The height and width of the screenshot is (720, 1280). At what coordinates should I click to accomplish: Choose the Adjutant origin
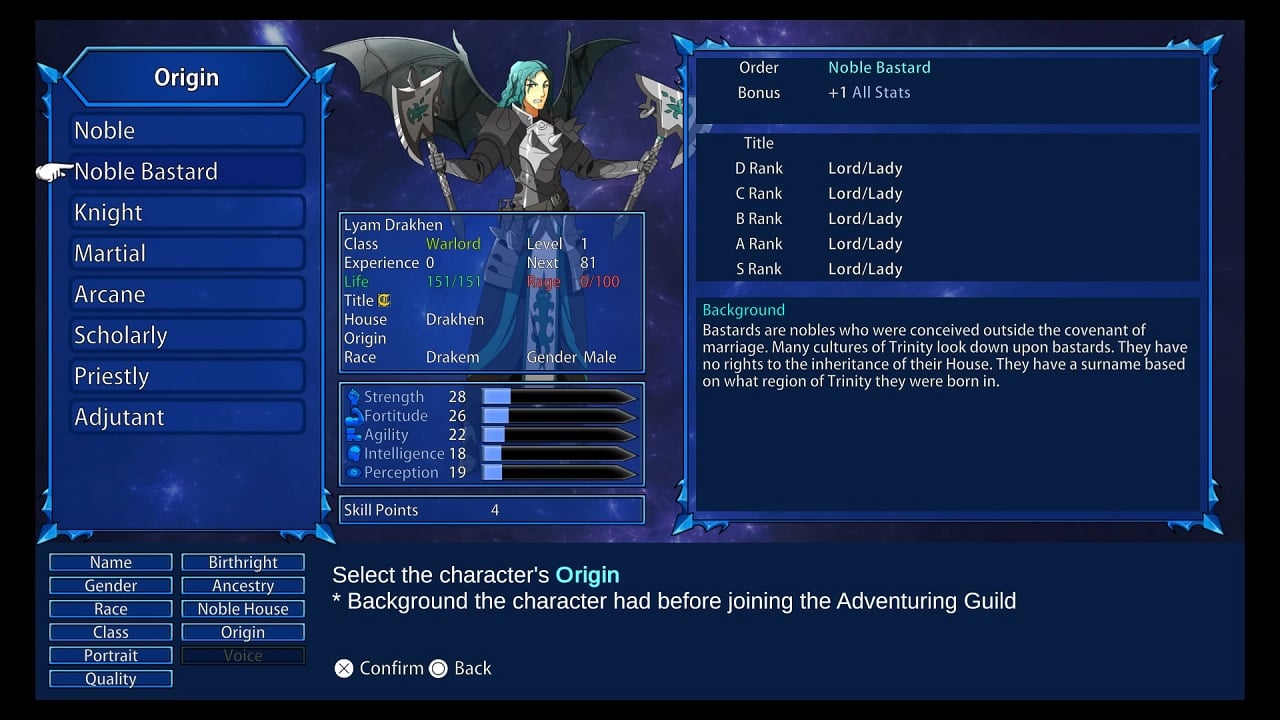(x=187, y=418)
